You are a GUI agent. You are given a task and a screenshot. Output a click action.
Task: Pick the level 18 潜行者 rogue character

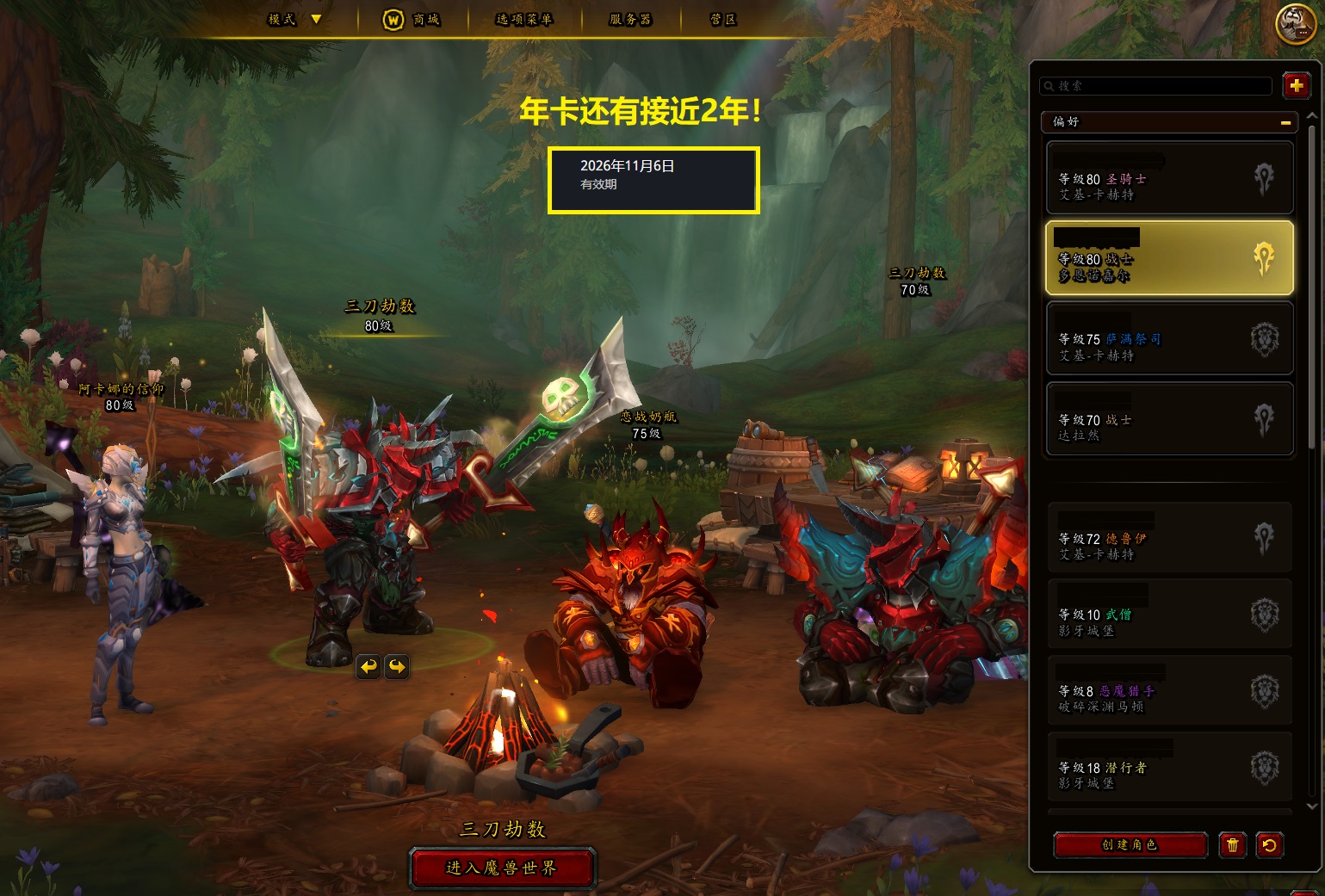pos(1169,768)
